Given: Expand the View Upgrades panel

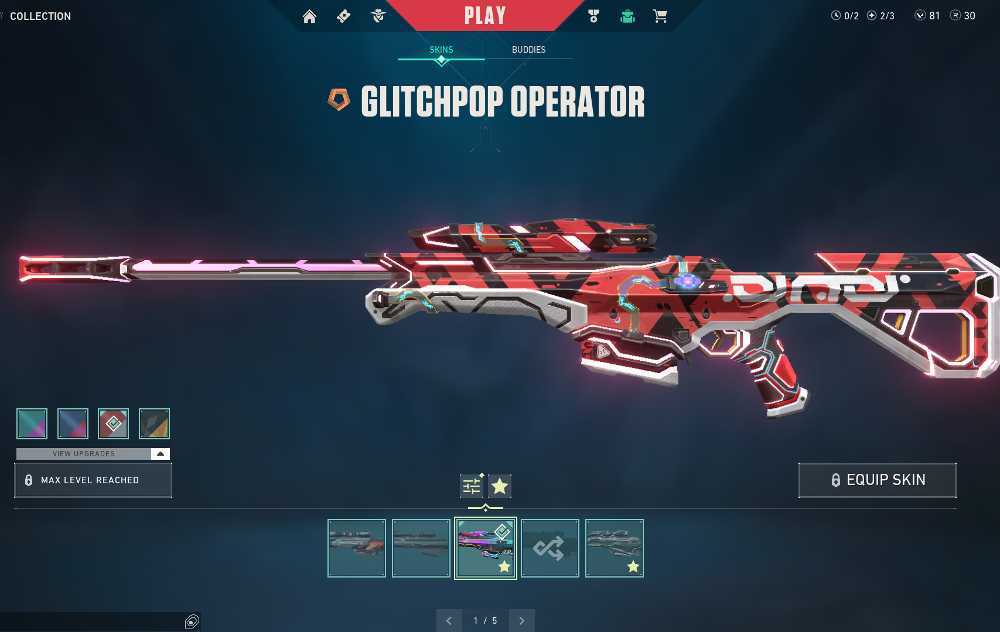Looking at the screenshot, I should tap(93, 454).
